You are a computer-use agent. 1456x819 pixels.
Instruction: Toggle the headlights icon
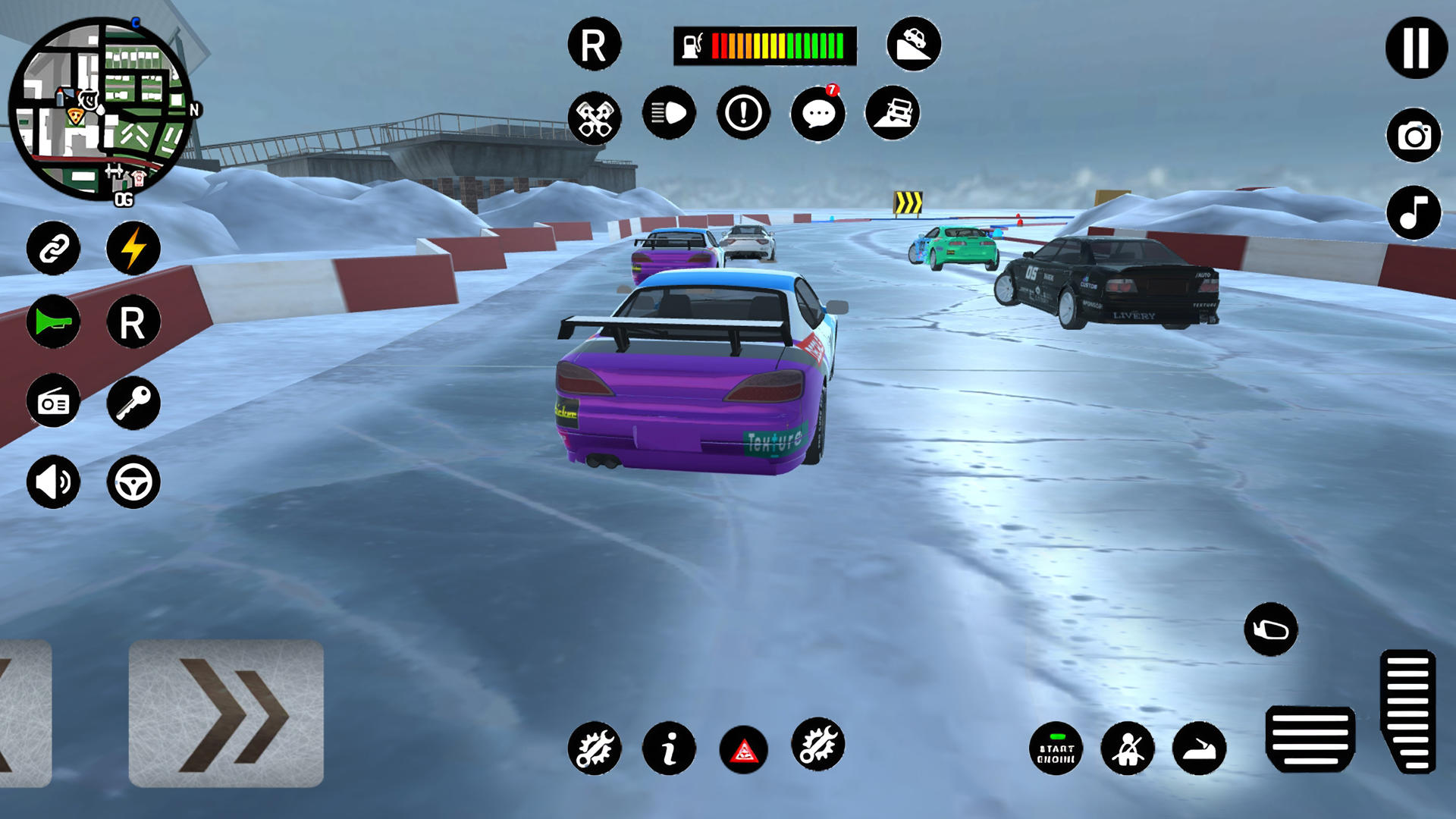point(669,114)
